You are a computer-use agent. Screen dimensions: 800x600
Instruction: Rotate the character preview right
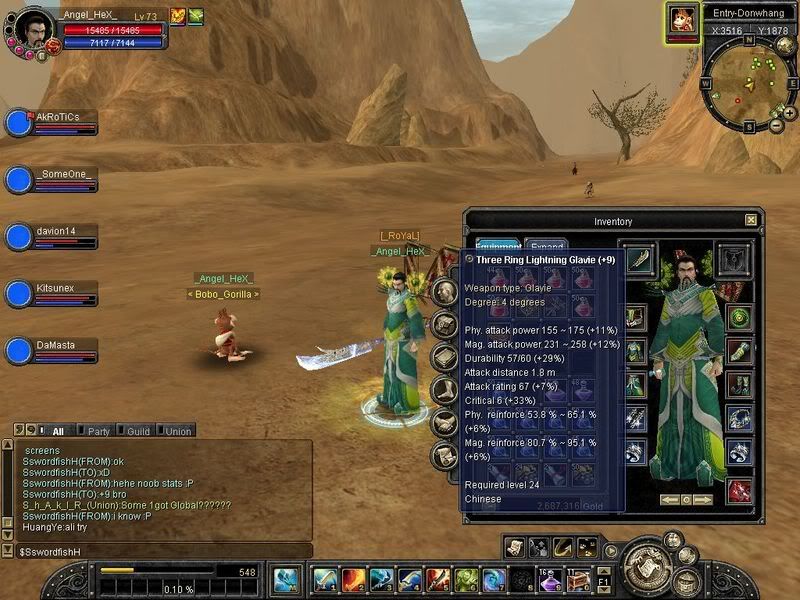tap(704, 499)
